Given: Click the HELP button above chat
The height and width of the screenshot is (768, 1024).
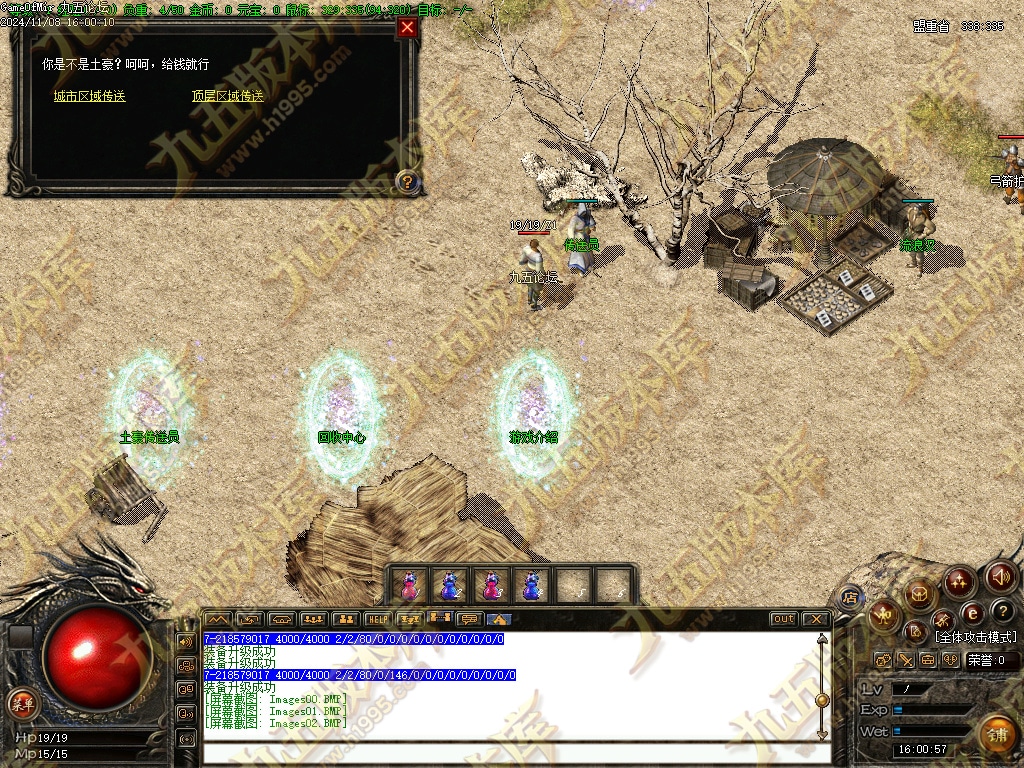Looking at the screenshot, I should tap(377, 619).
